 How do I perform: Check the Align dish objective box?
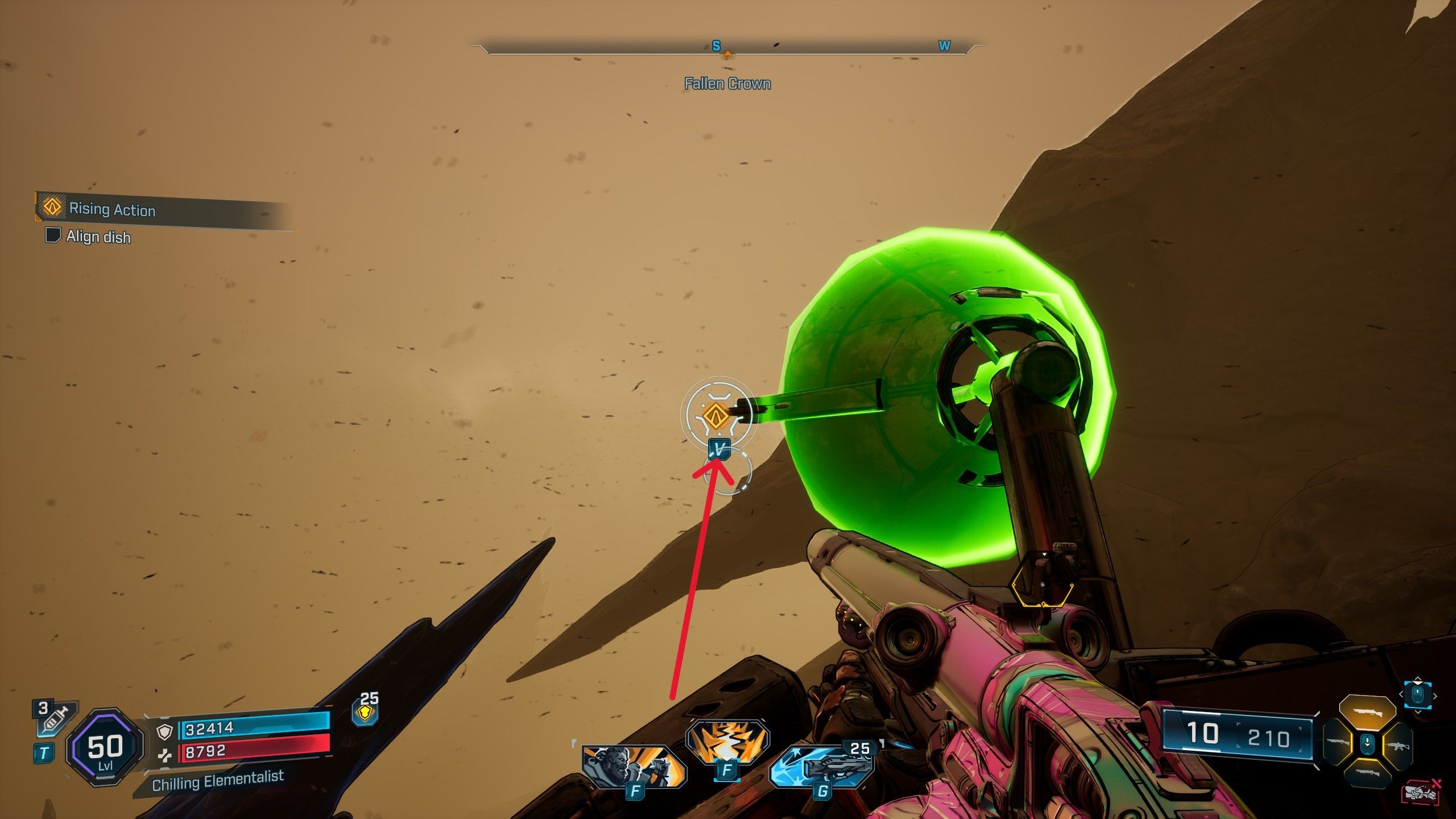53,235
